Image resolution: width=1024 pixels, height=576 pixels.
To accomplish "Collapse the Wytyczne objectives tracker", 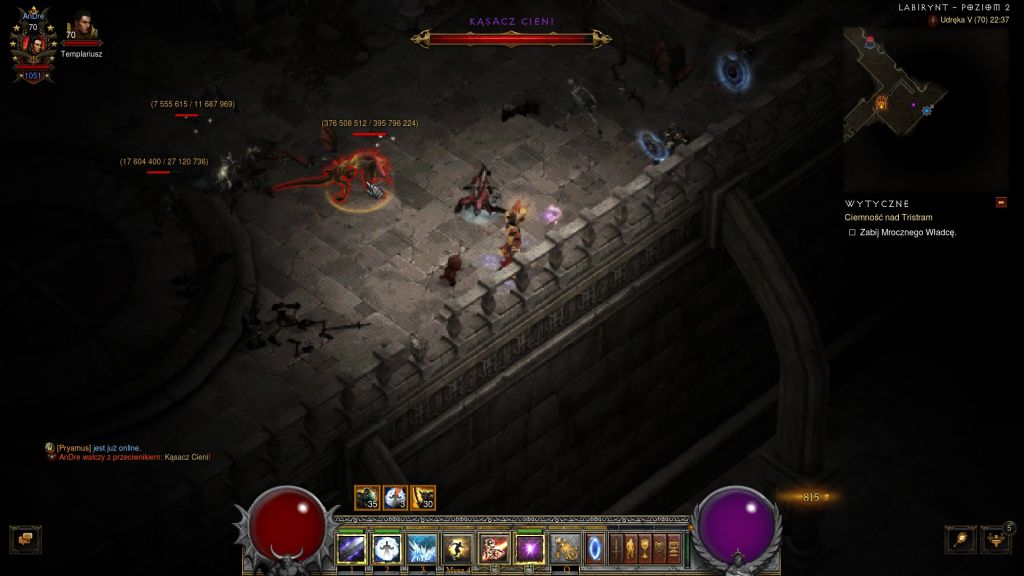I will pyautogui.click(x=1001, y=203).
